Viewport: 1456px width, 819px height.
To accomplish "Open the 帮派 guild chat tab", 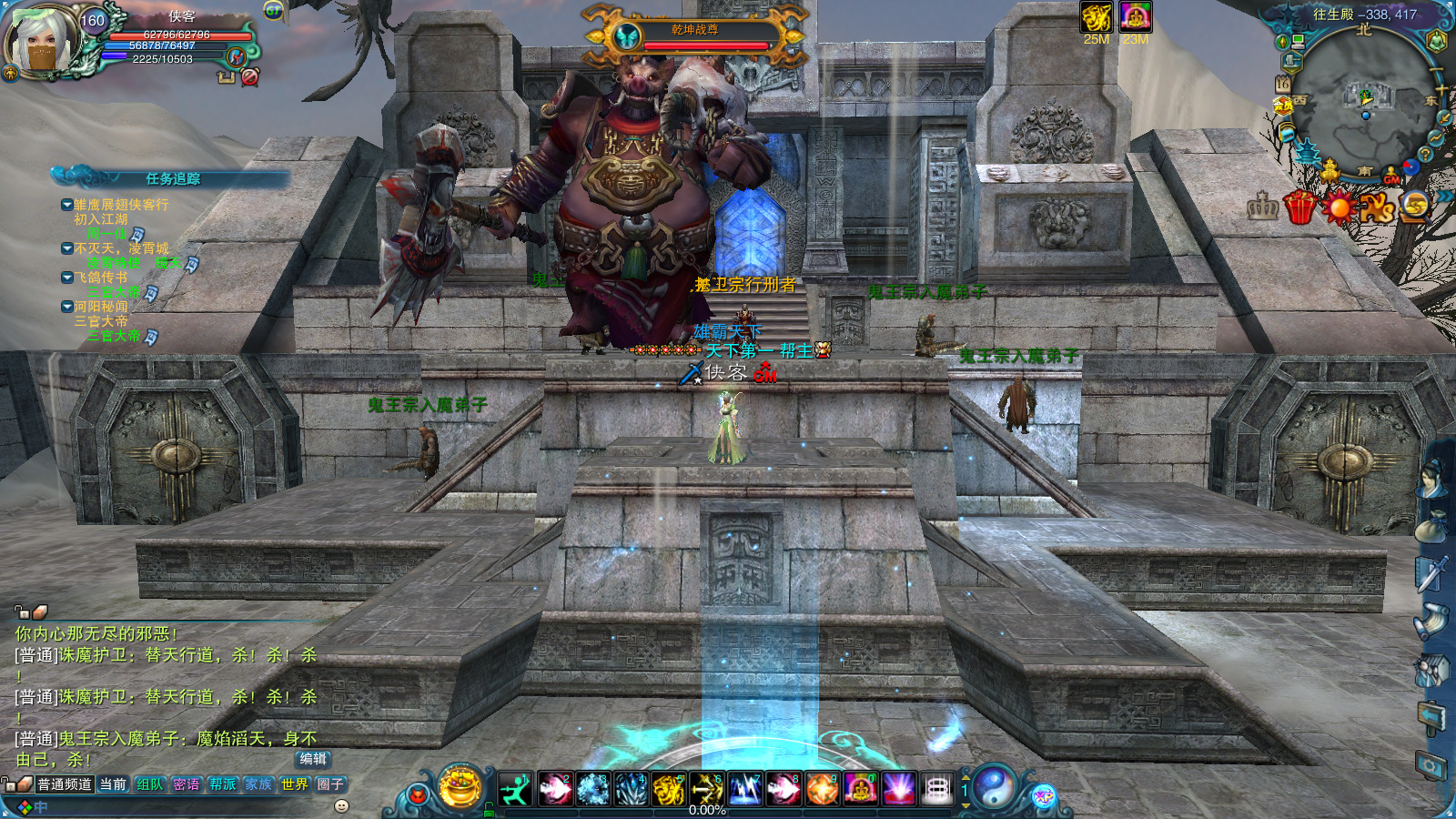I will pos(222,784).
